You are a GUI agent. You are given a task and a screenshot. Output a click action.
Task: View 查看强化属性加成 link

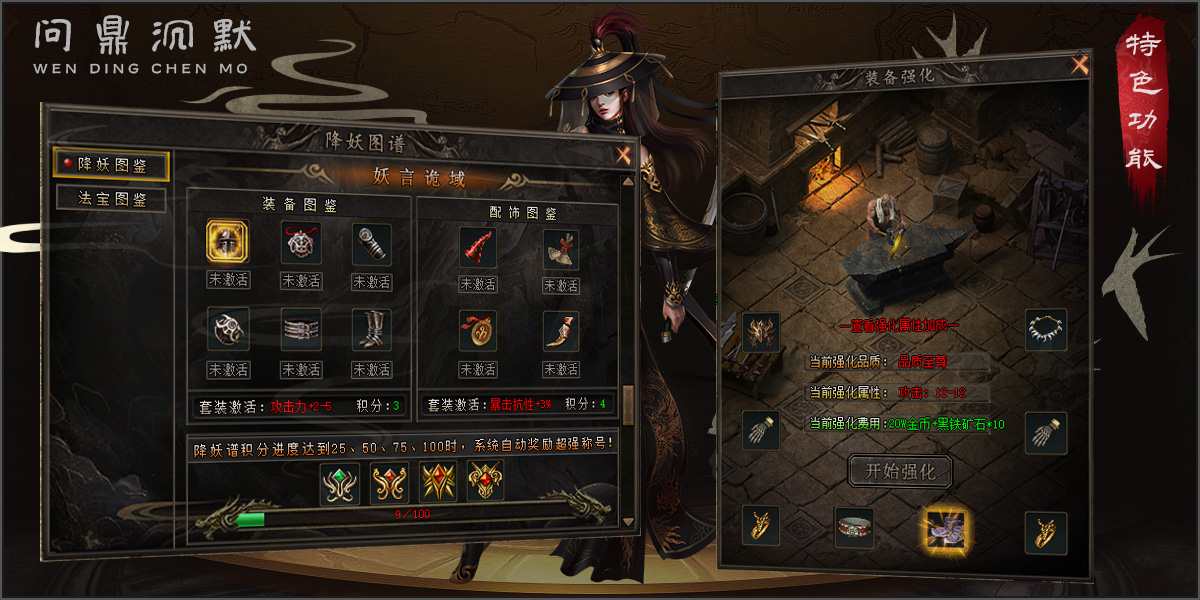pyautogui.click(x=899, y=326)
